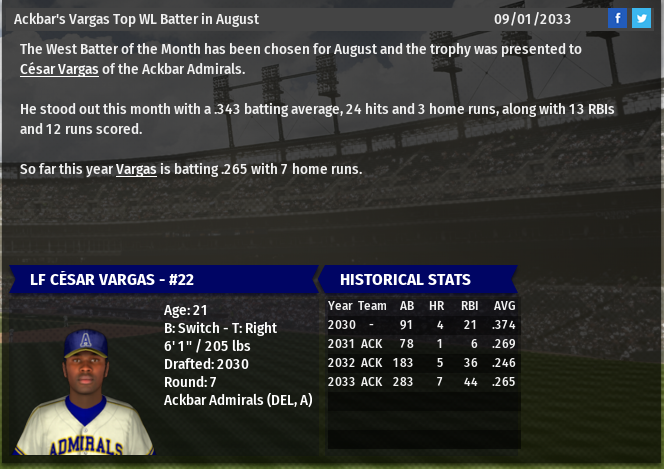The width and height of the screenshot is (664, 469).
Task: View César Vargas's player portrait
Action: [x=85, y=391]
